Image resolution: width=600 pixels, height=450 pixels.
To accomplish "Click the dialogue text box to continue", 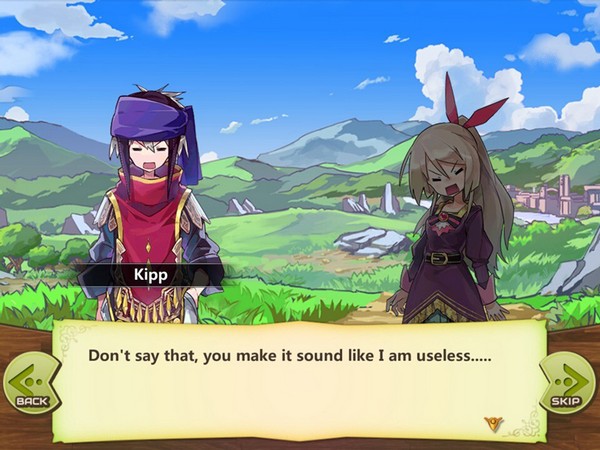I will (300, 375).
